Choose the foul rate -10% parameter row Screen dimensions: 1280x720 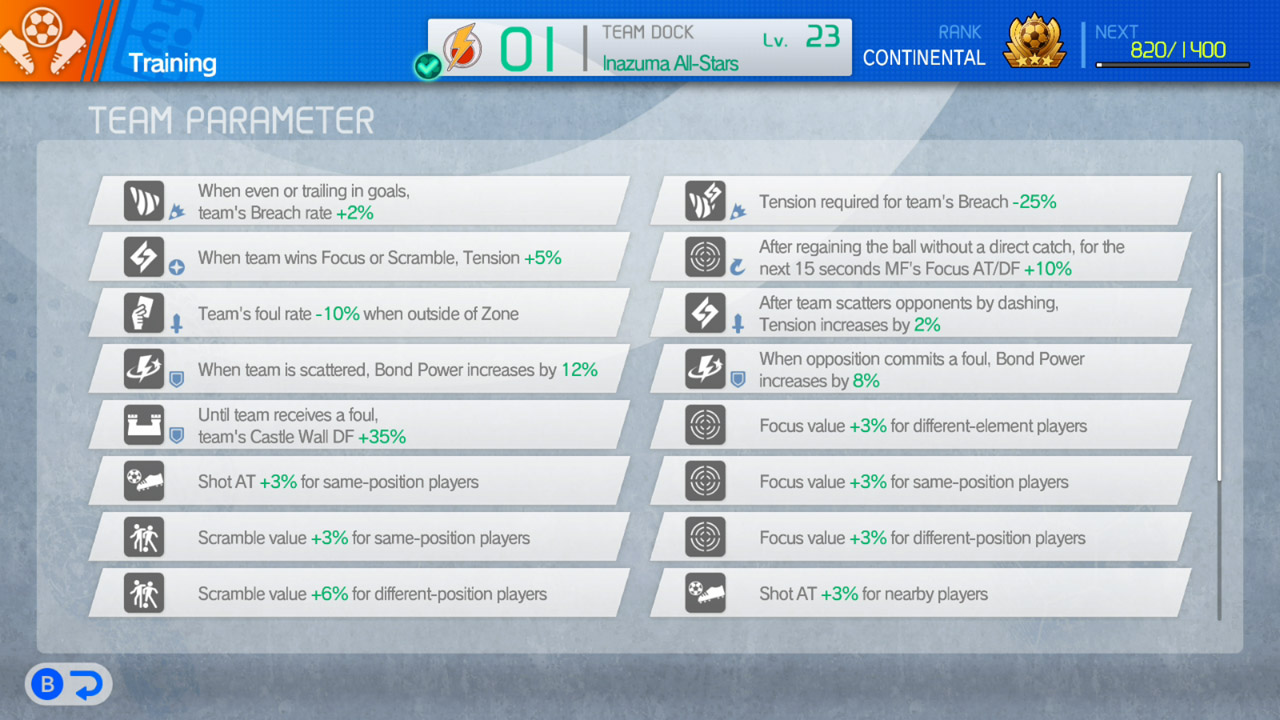click(x=360, y=313)
